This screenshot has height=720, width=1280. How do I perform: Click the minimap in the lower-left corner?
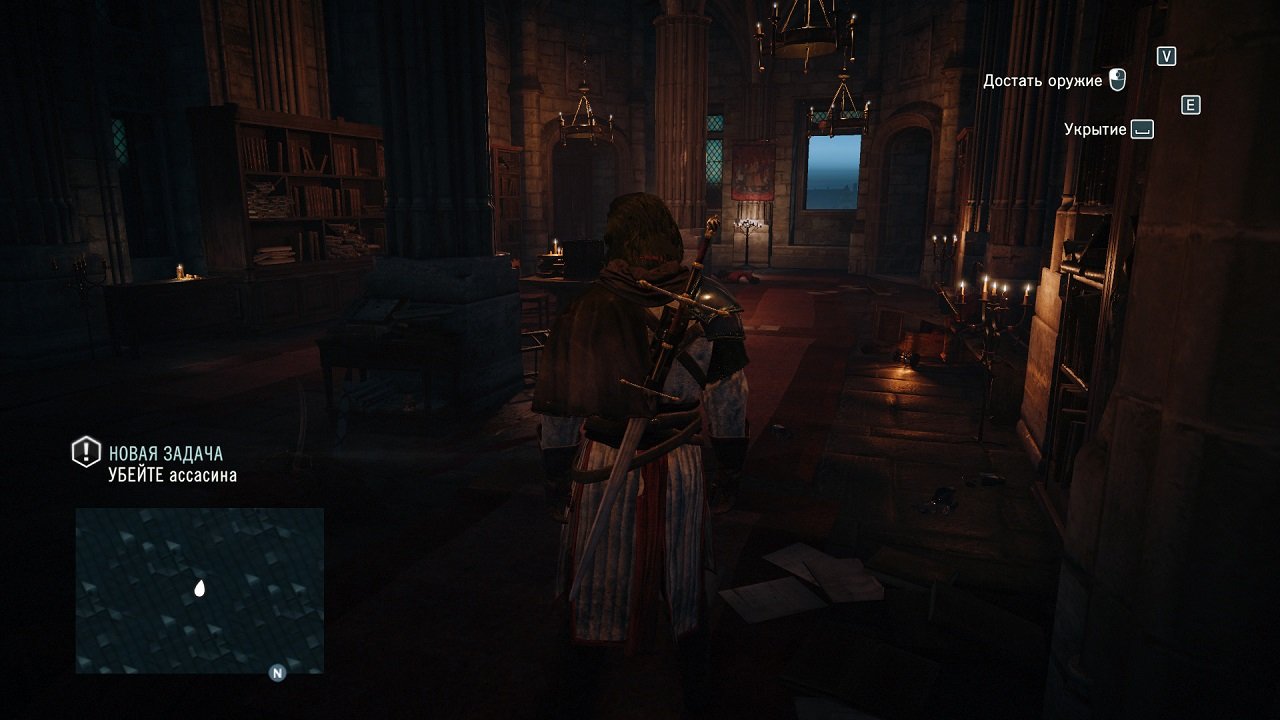click(x=200, y=590)
